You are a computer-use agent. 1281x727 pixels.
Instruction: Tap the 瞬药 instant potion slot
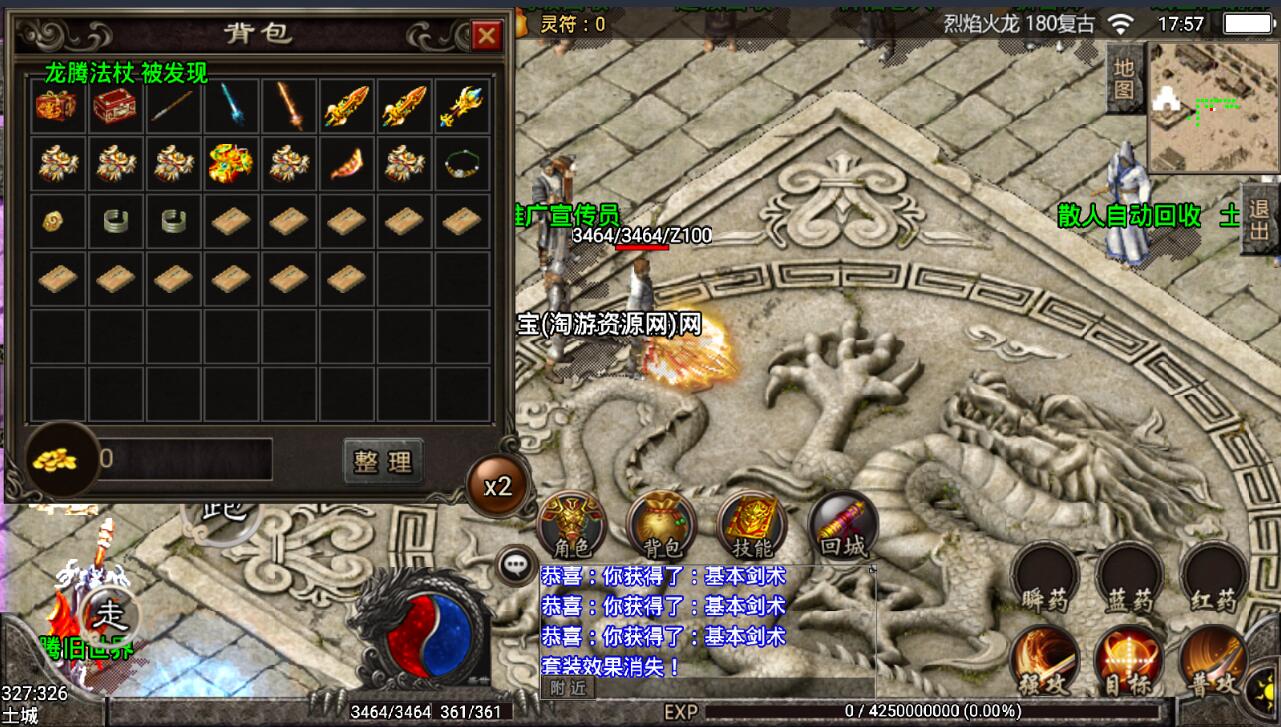tap(1044, 577)
